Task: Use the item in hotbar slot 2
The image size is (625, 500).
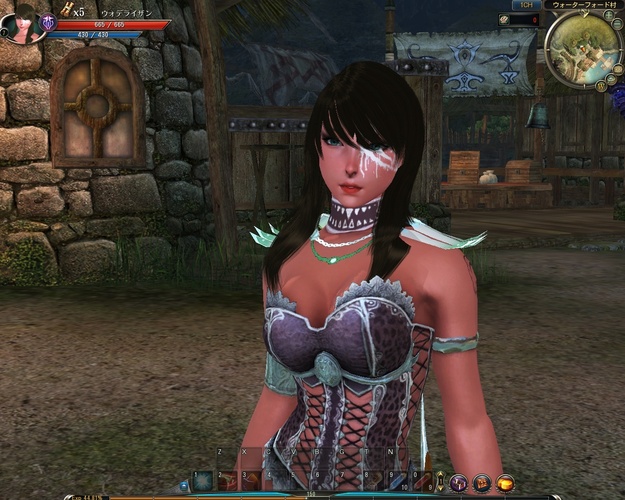Action: tap(228, 481)
